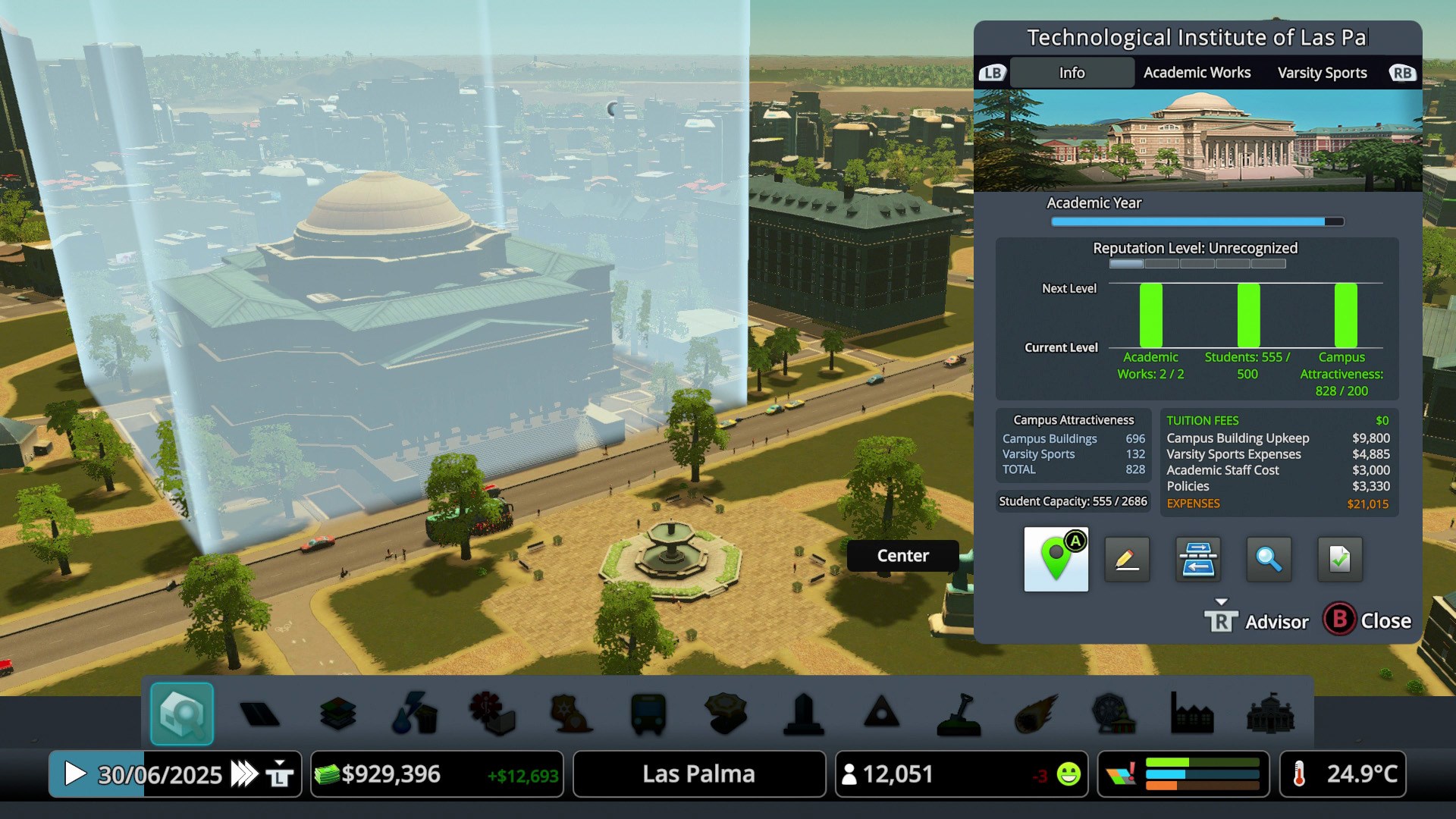Open the parks Ferris wheel menu
The width and height of the screenshot is (1456, 819).
tap(1113, 714)
